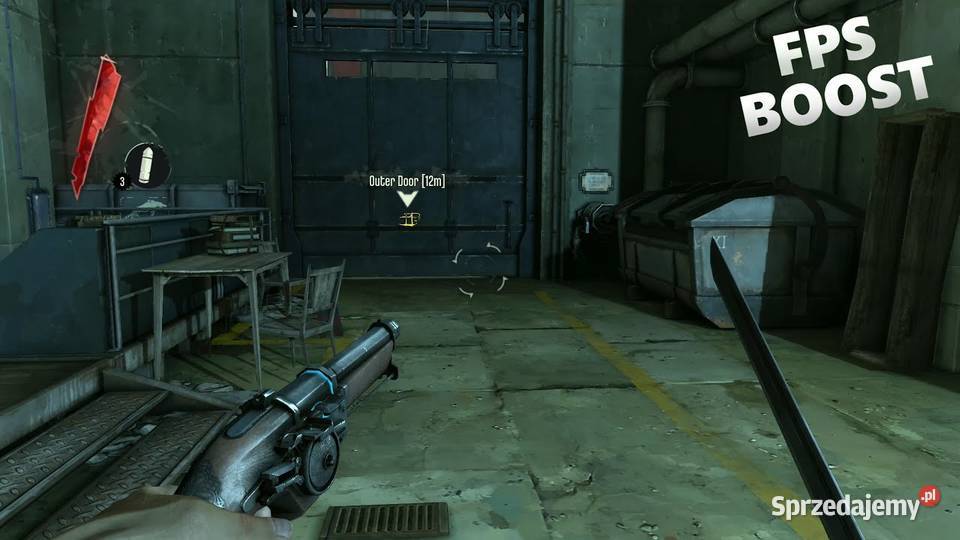Screen dimensions: 960x540
Task: Select the bullet ammo icon
Action: point(147,165)
